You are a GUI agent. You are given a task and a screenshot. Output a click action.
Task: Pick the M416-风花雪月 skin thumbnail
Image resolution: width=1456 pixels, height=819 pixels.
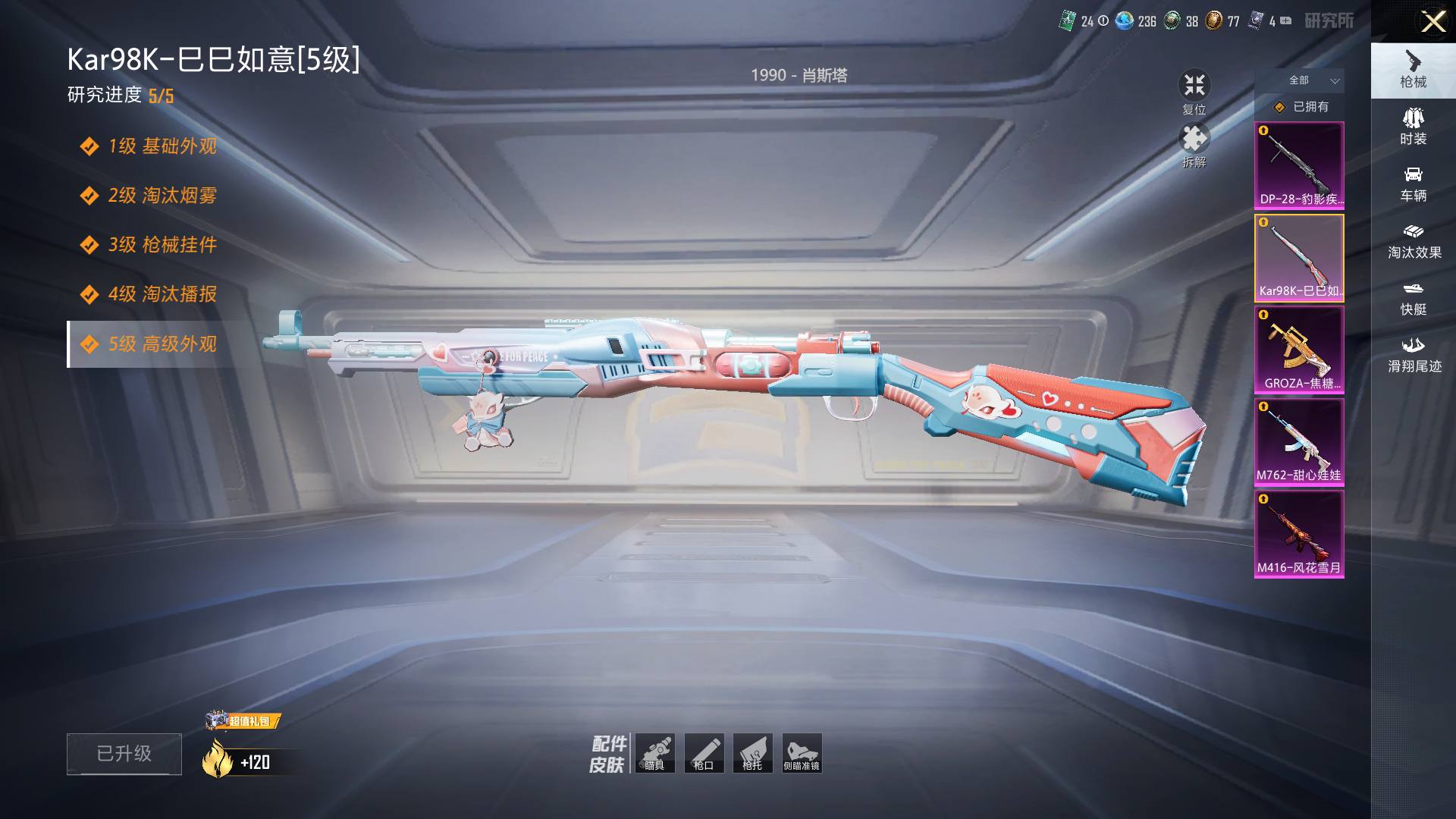tap(1299, 534)
